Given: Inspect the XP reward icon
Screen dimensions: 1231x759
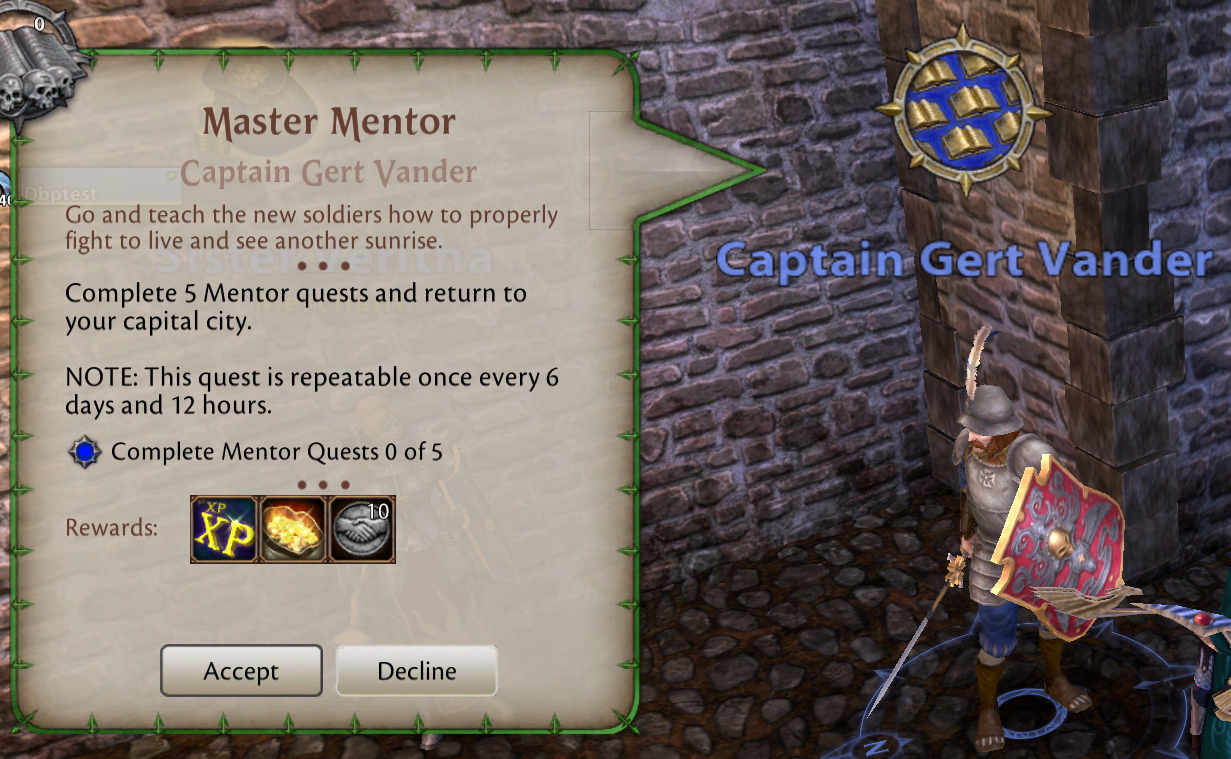Looking at the screenshot, I should pyautogui.click(x=224, y=529).
